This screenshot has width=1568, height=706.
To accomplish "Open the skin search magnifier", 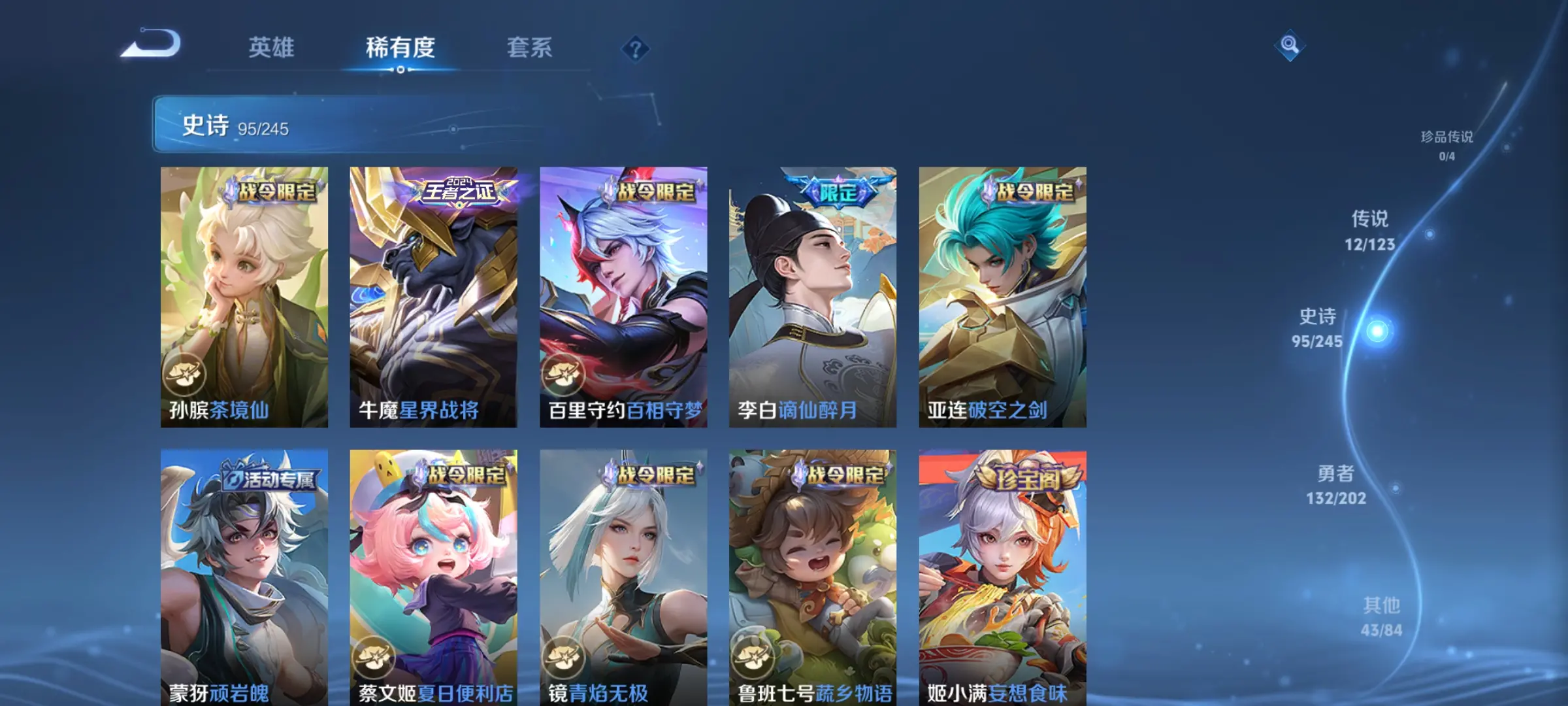I will click(1290, 45).
